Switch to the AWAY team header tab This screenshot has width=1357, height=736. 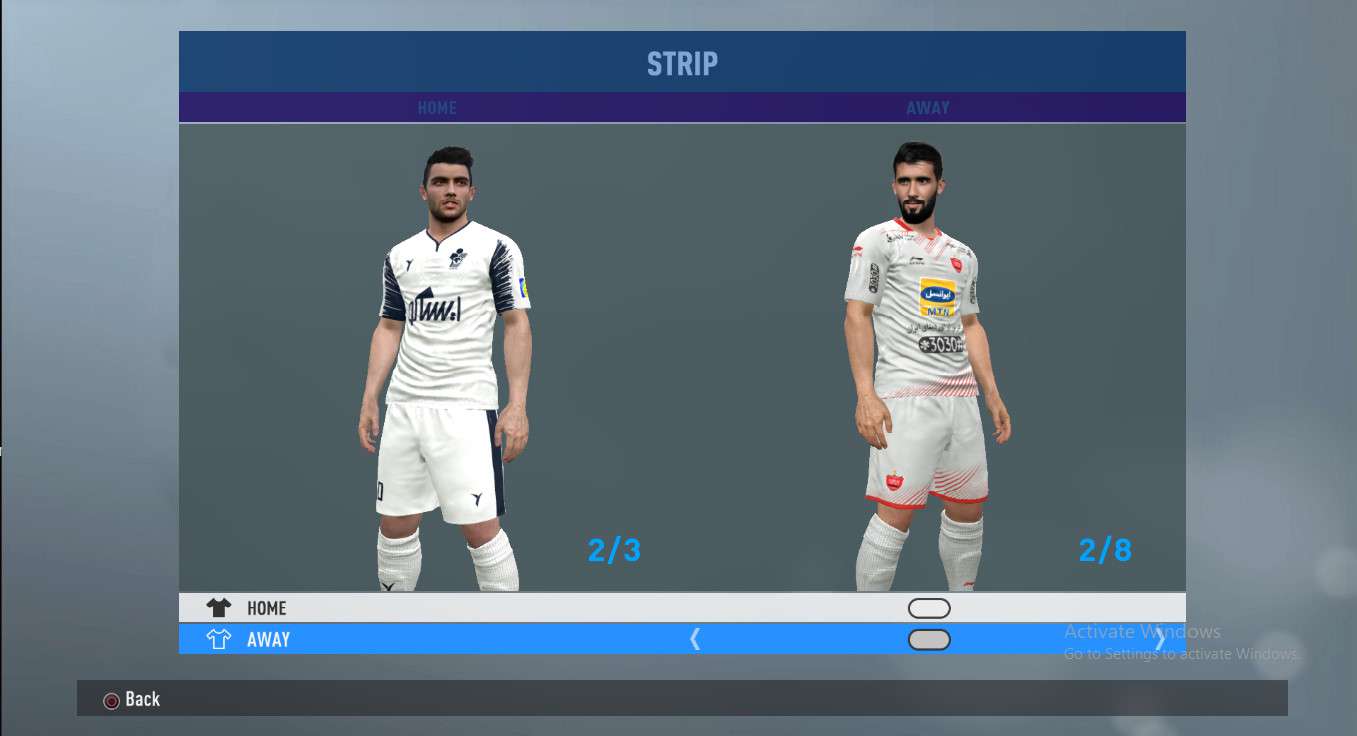[x=928, y=108]
